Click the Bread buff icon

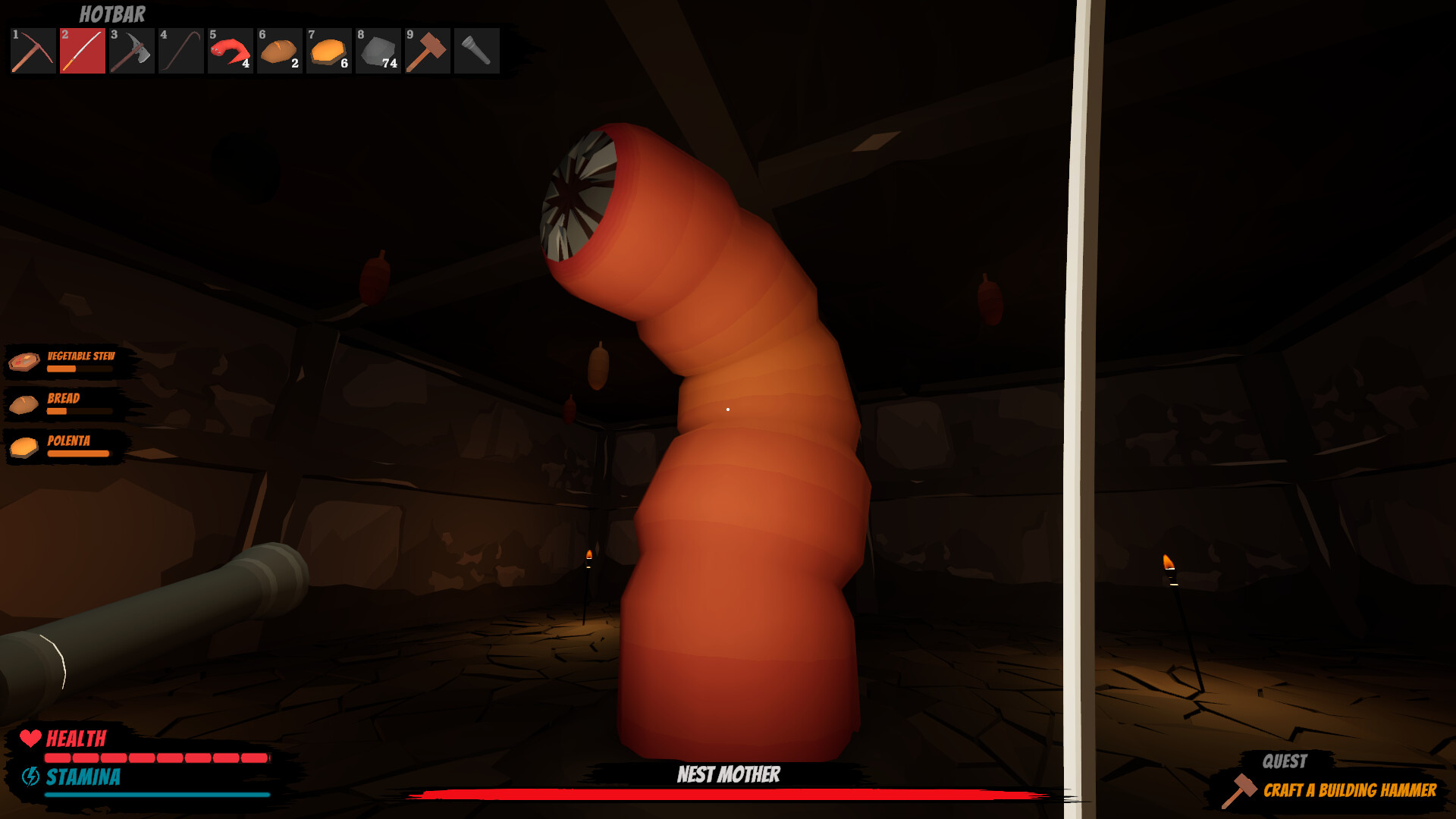pyautogui.click(x=24, y=404)
